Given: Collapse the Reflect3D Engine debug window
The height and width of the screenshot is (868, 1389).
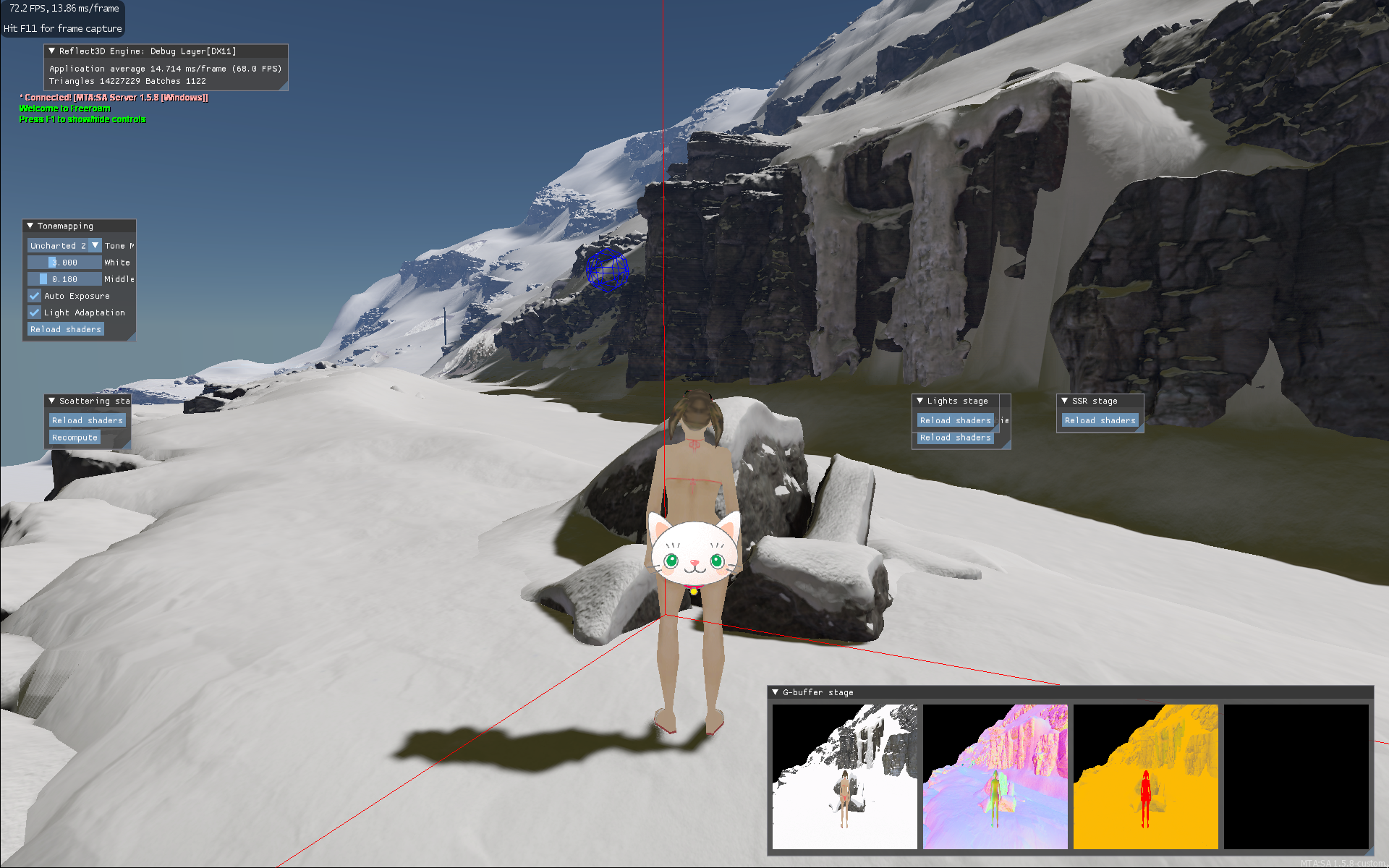Looking at the screenshot, I should tap(52, 51).
